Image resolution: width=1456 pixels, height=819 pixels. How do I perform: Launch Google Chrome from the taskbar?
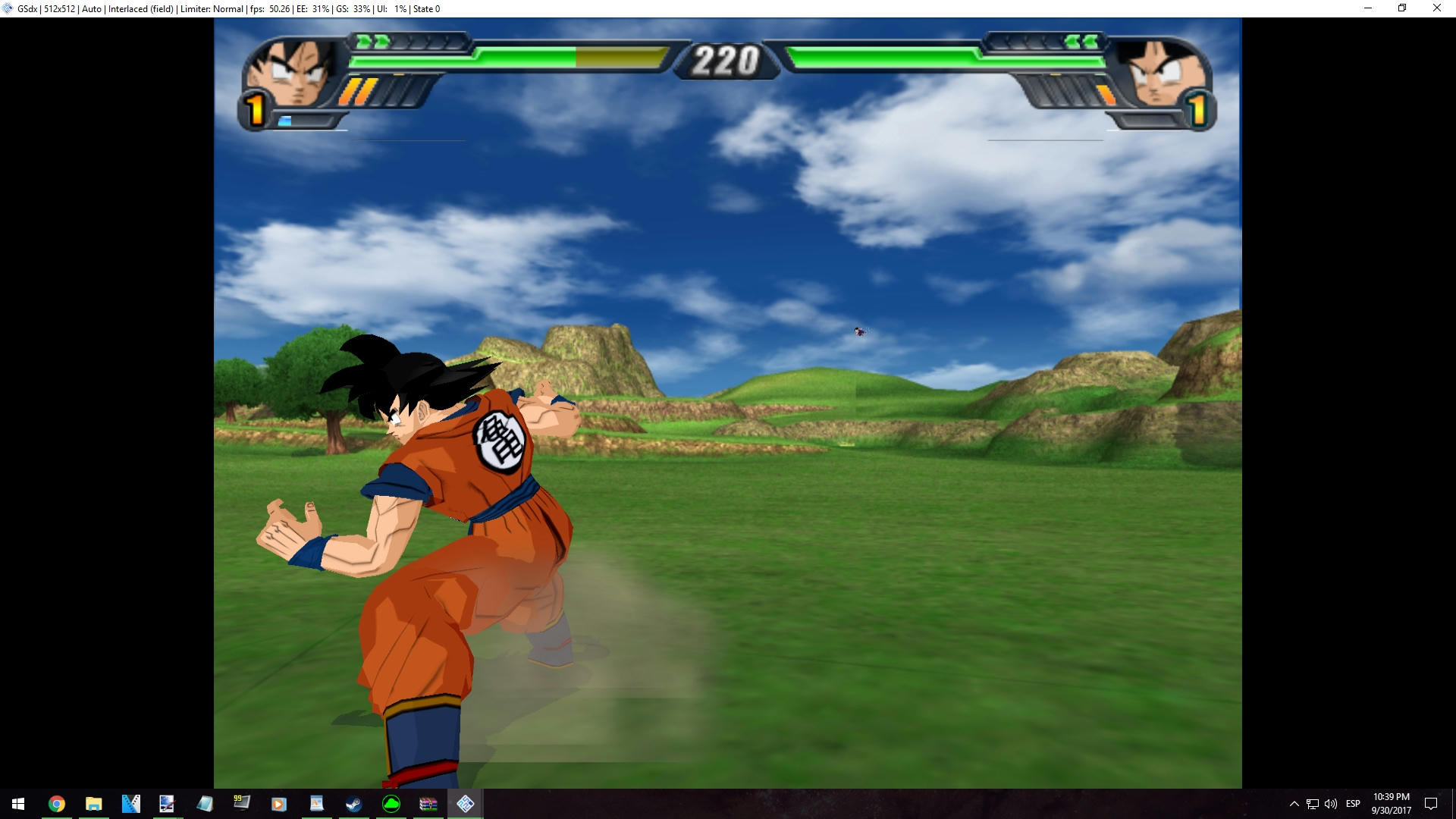[57, 804]
